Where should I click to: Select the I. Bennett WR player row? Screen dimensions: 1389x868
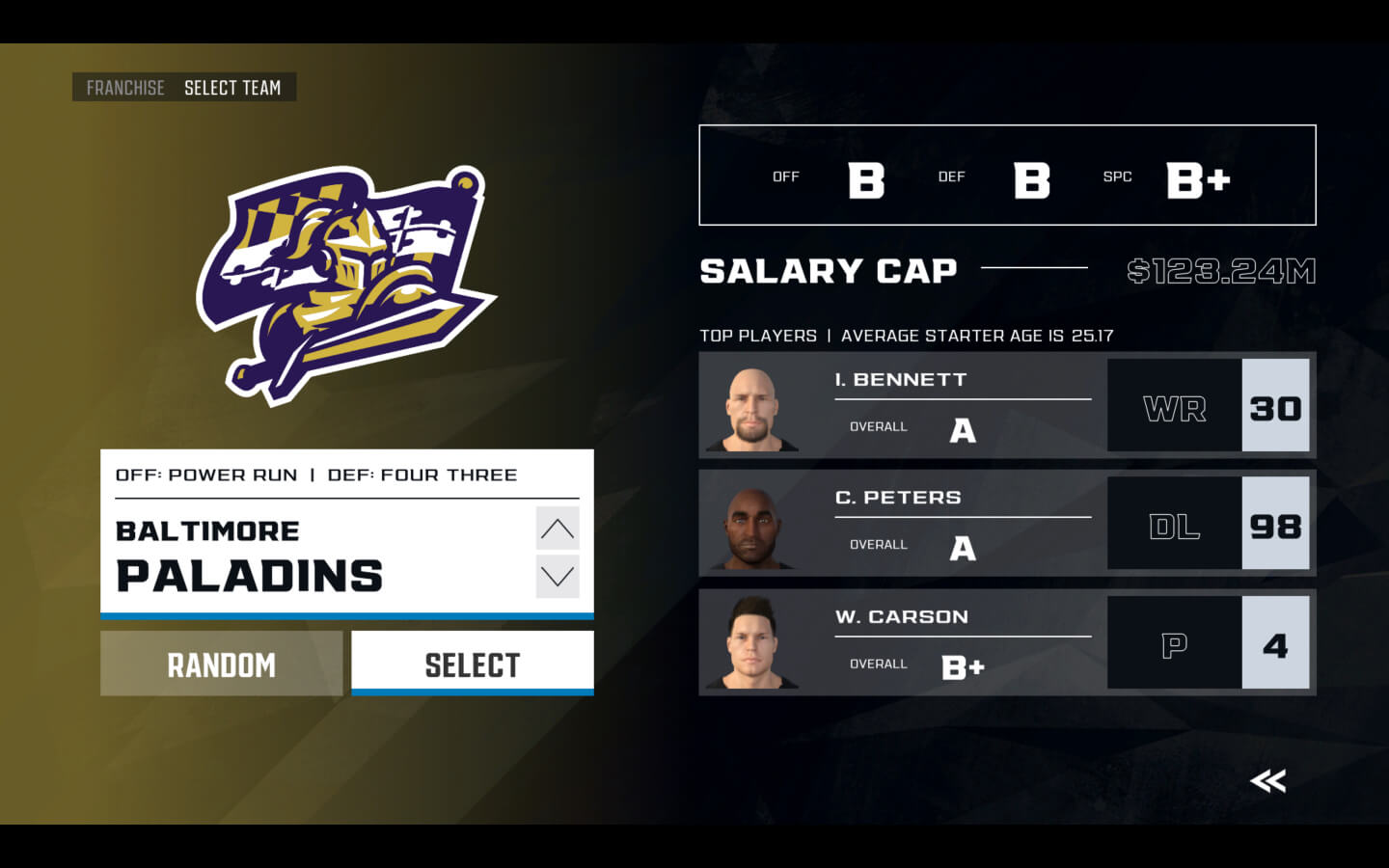(1006, 405)
